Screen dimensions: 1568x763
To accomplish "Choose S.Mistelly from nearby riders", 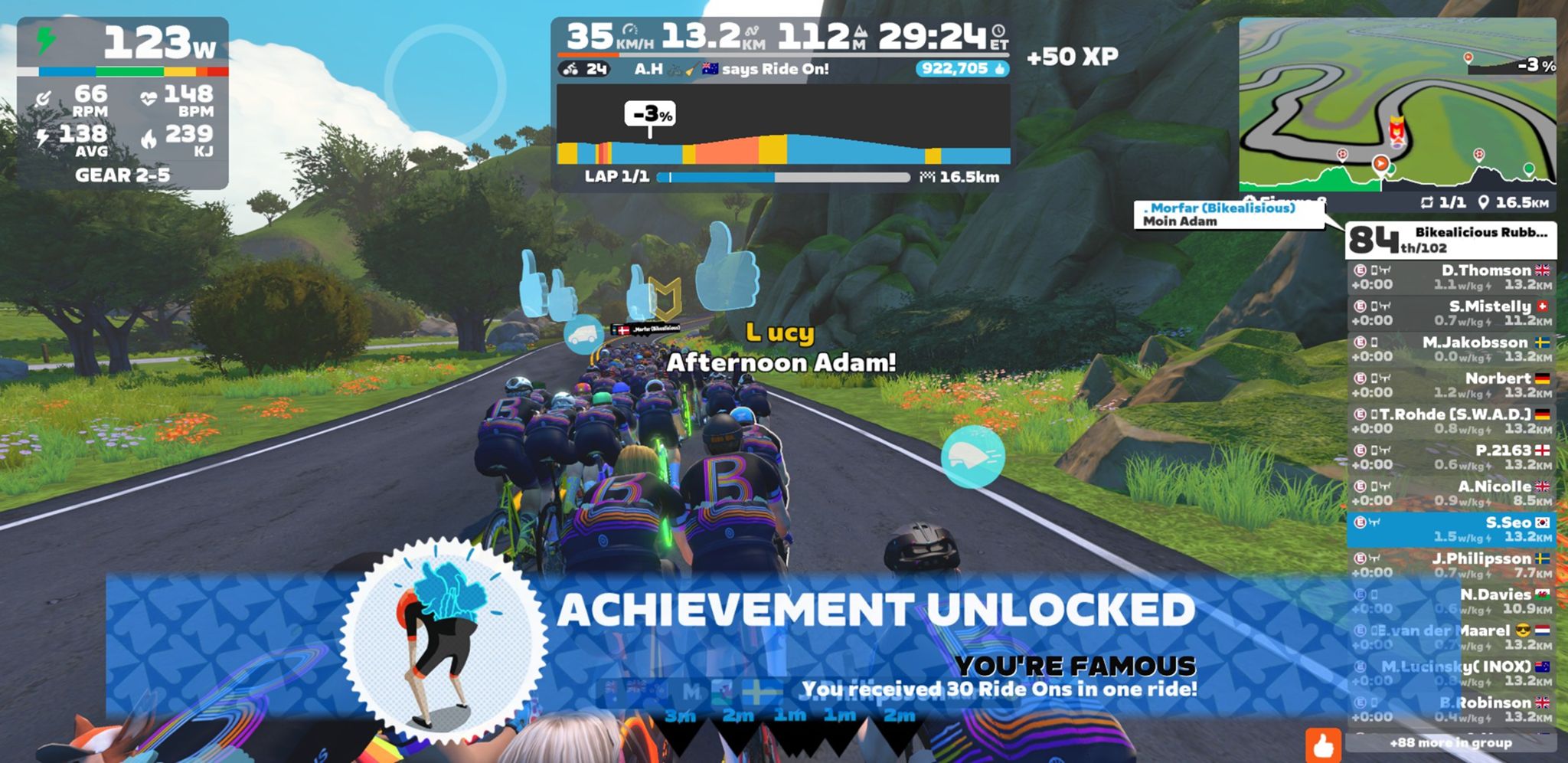I will coord(1451,313).
